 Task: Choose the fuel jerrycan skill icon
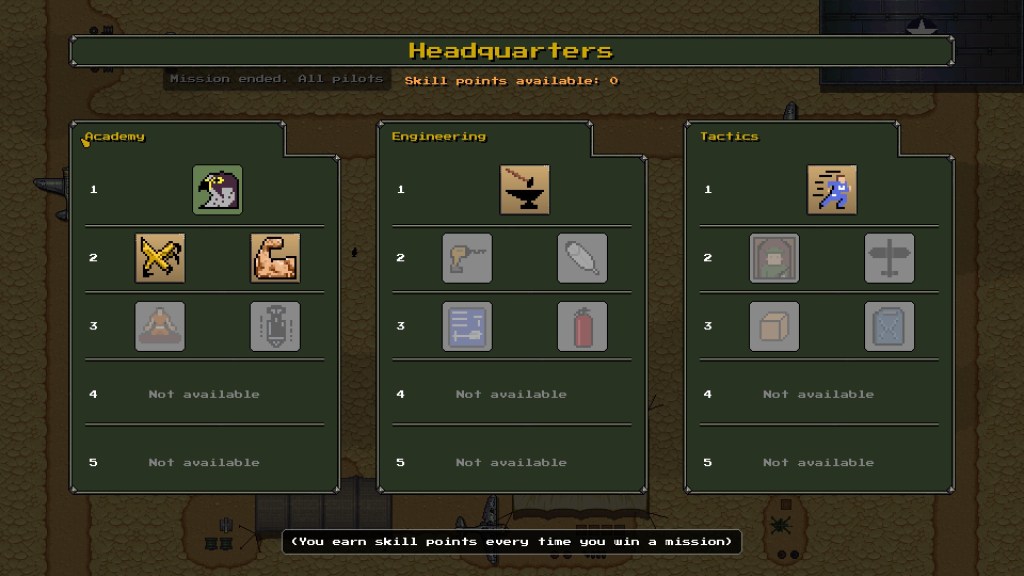click(x=889, y=326)
